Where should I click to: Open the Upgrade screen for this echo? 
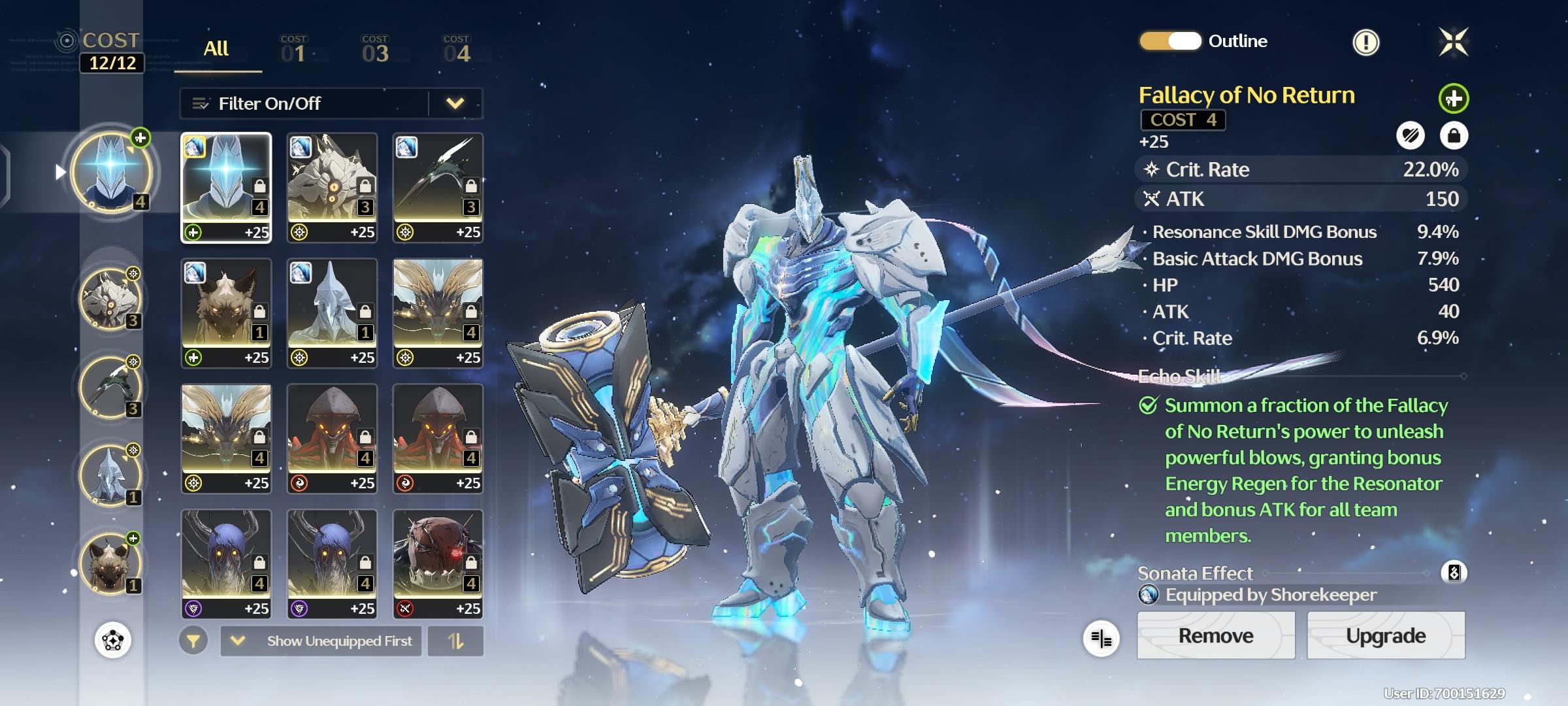(x=1386, y=635)
